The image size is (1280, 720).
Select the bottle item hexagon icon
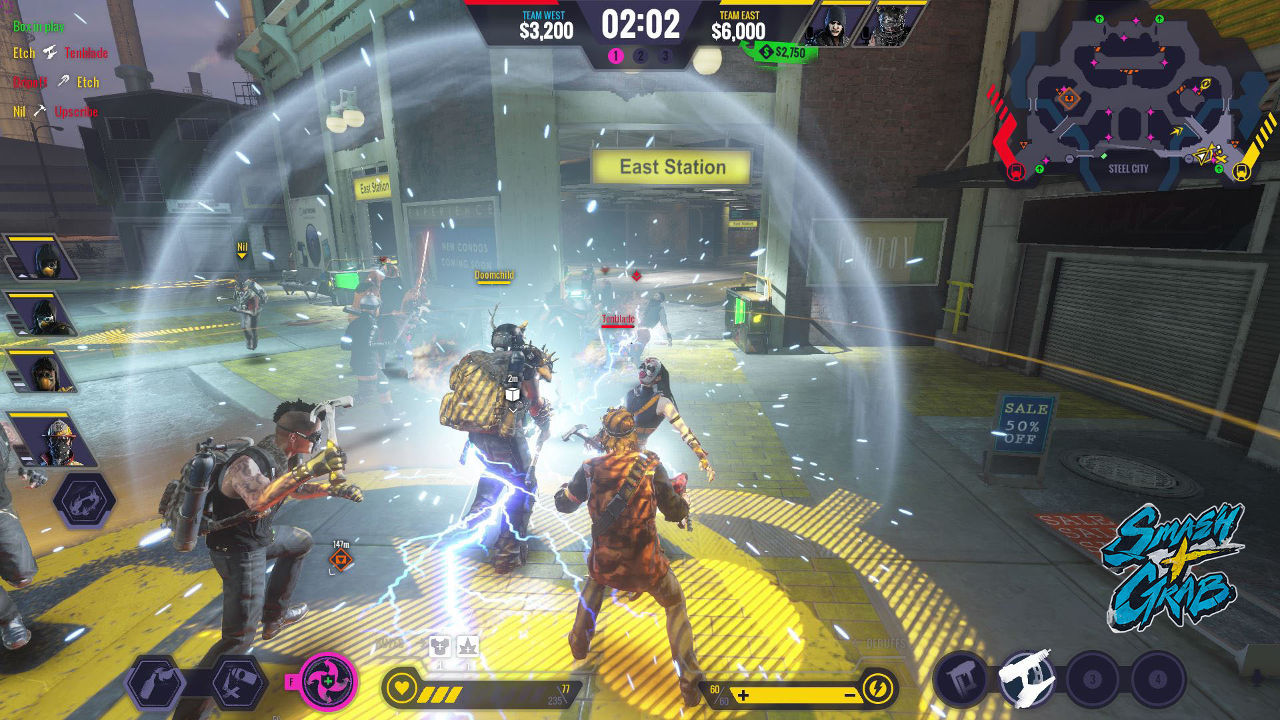(156, 683)
